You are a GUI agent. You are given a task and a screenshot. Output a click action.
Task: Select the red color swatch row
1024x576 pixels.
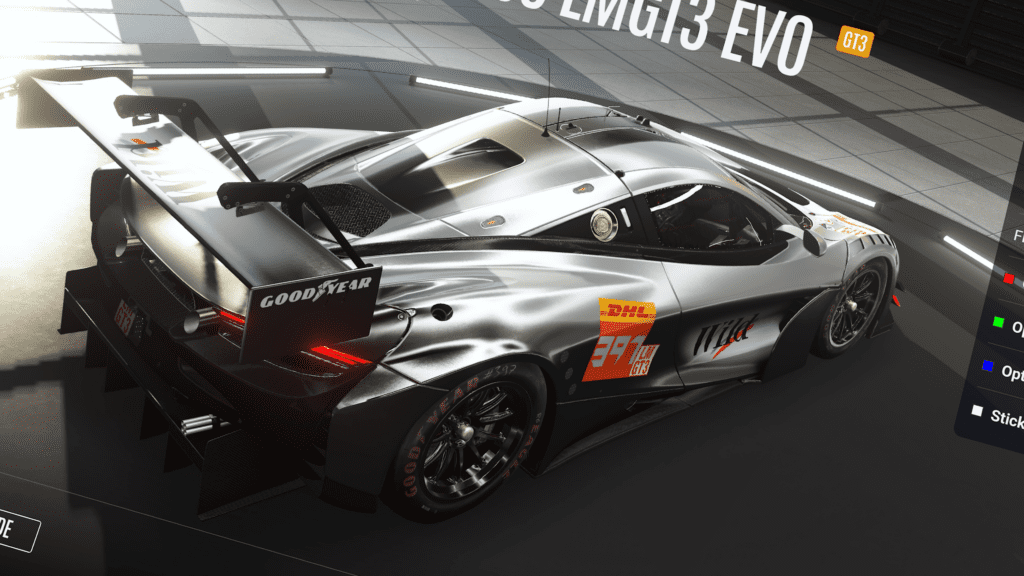(1010, 279)
